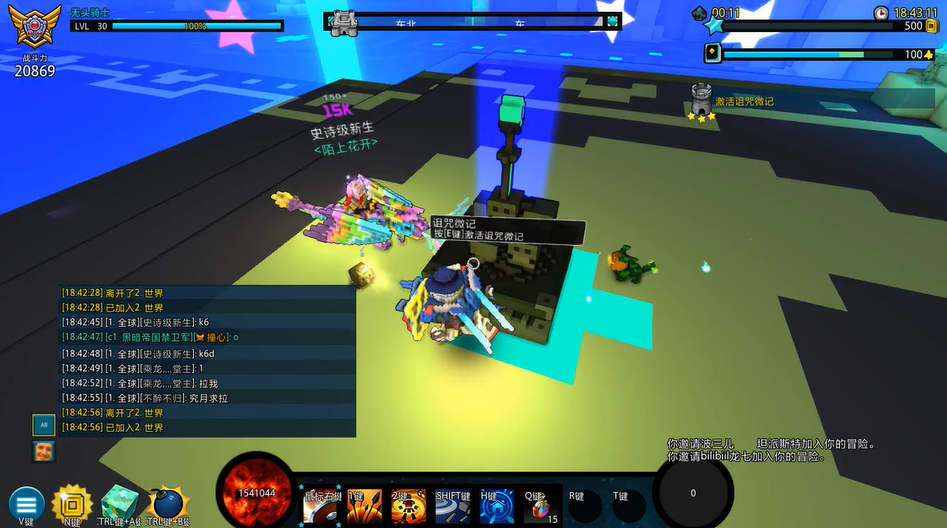The height and width of the screenshot is (528, 947).
Task: Use the potion flask in the Q slot
Action: click(x=540, y=506)
